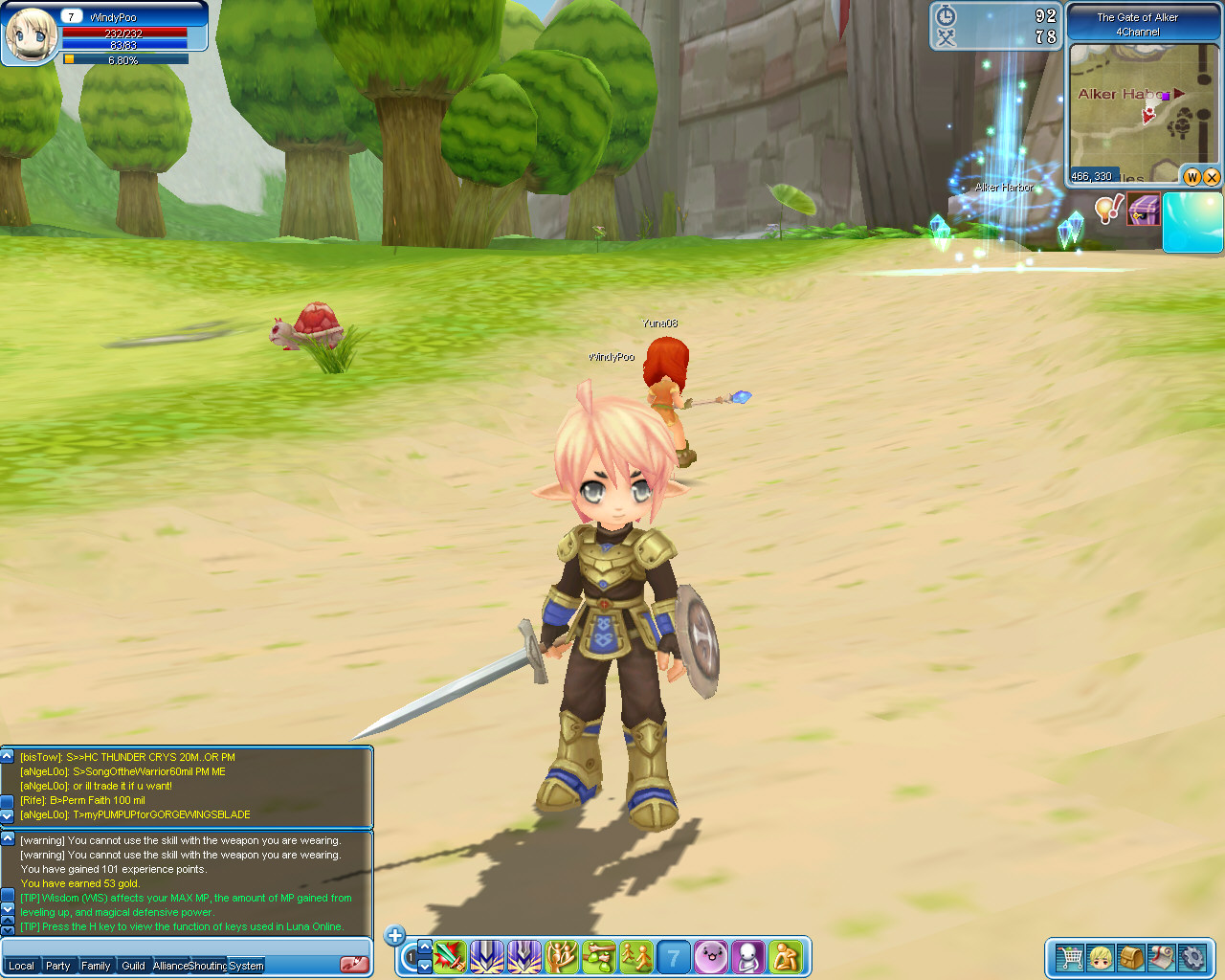Open the lightbulb tip notification
Image resolution: width=1225 pixels, height=980 pixels.
coord(1108,208)
